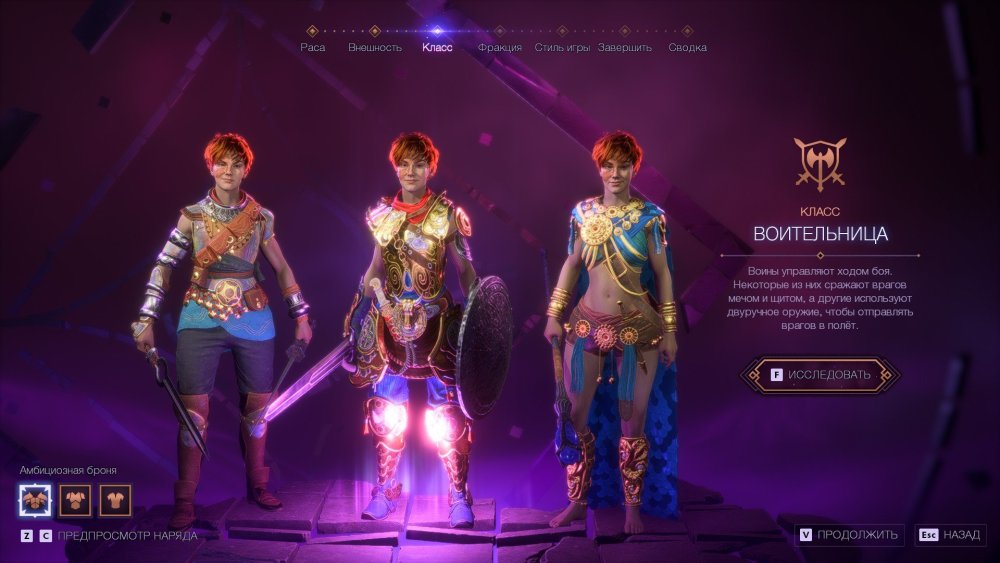This screenshot has height=563, width=1000.
Task: Open the Стиль игры step
Action: [563, 47]
